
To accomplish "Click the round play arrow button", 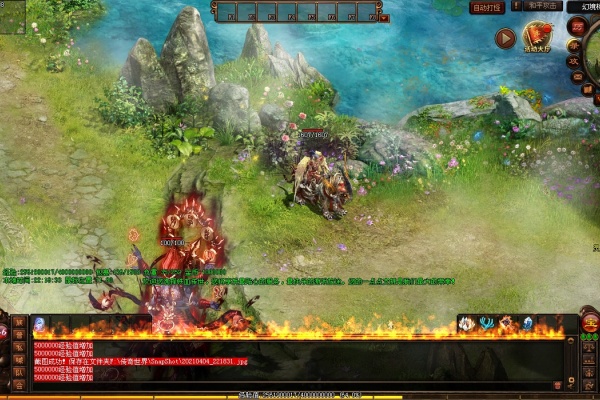I will point(505,39).
